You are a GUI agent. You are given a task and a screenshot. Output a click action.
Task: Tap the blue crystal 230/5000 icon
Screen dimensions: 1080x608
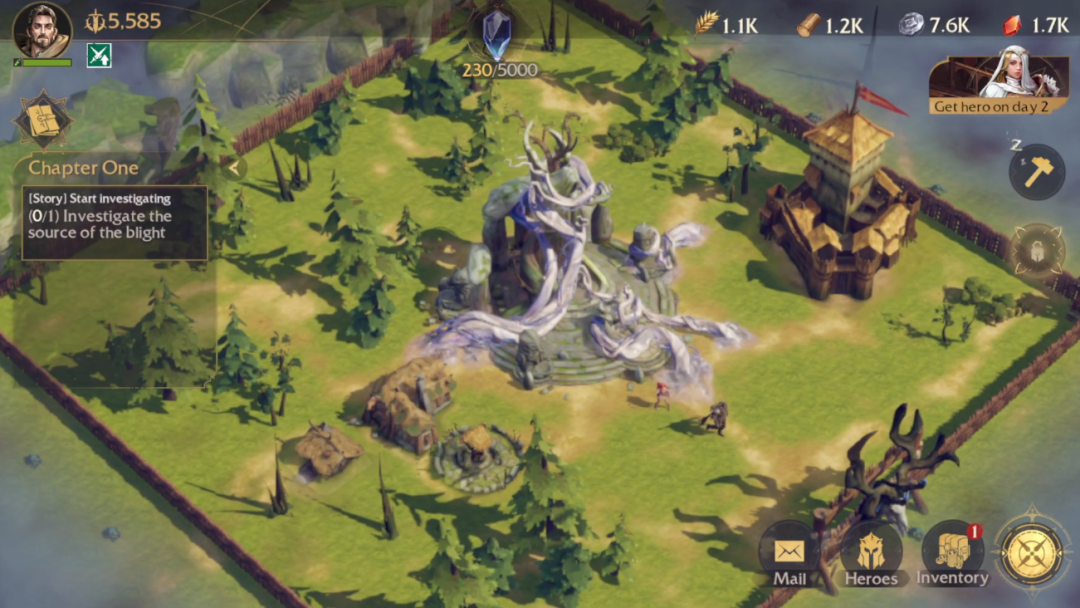(x=497, y=36)
